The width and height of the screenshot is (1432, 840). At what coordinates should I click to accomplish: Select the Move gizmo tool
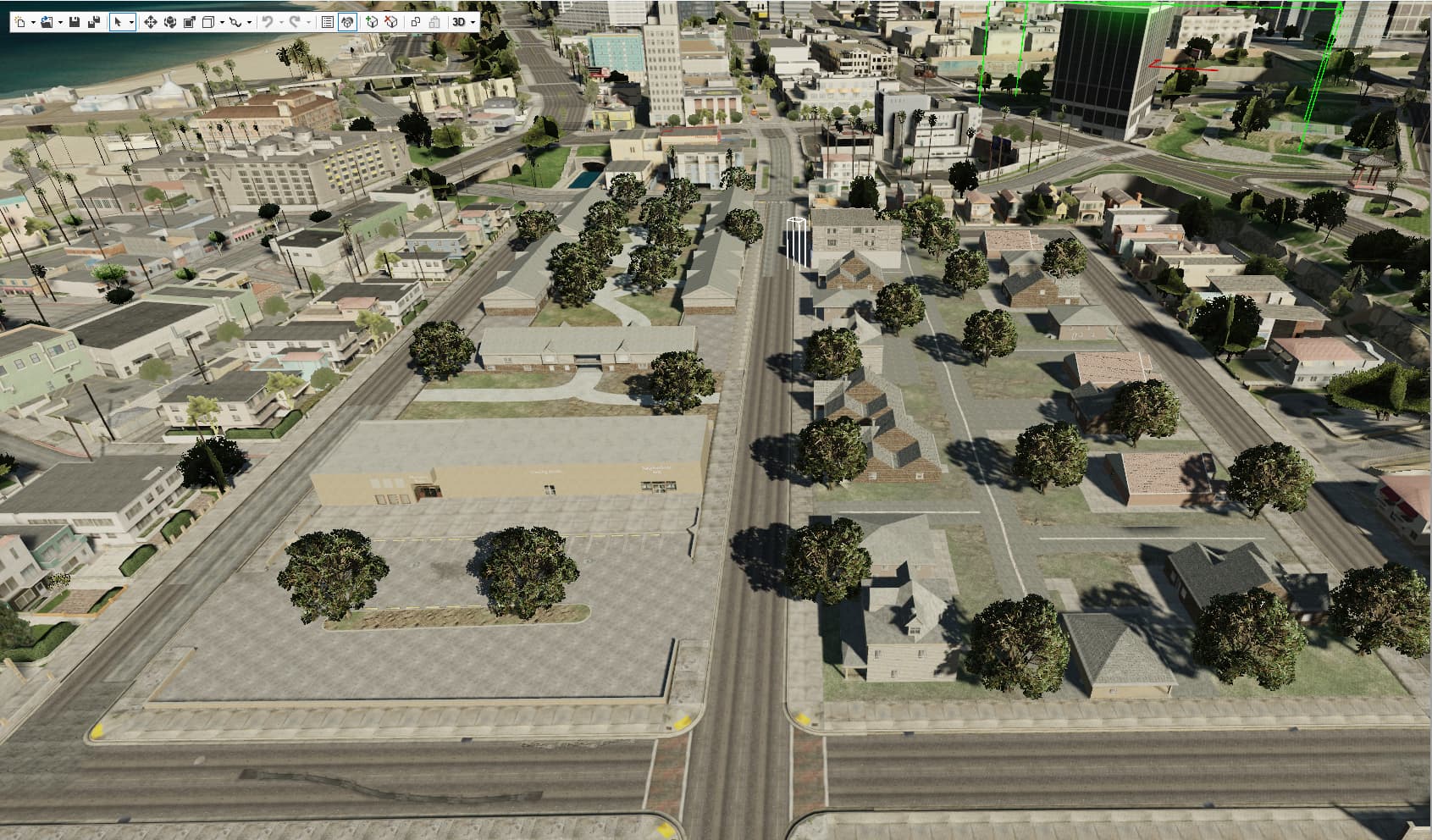coord(152,21)
